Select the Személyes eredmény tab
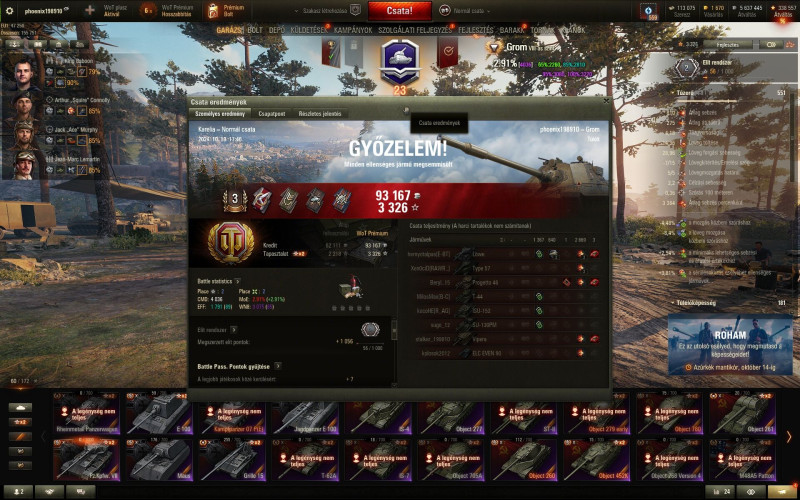Image resolution: width=800 pixels, height=500 pixels. 219,114
